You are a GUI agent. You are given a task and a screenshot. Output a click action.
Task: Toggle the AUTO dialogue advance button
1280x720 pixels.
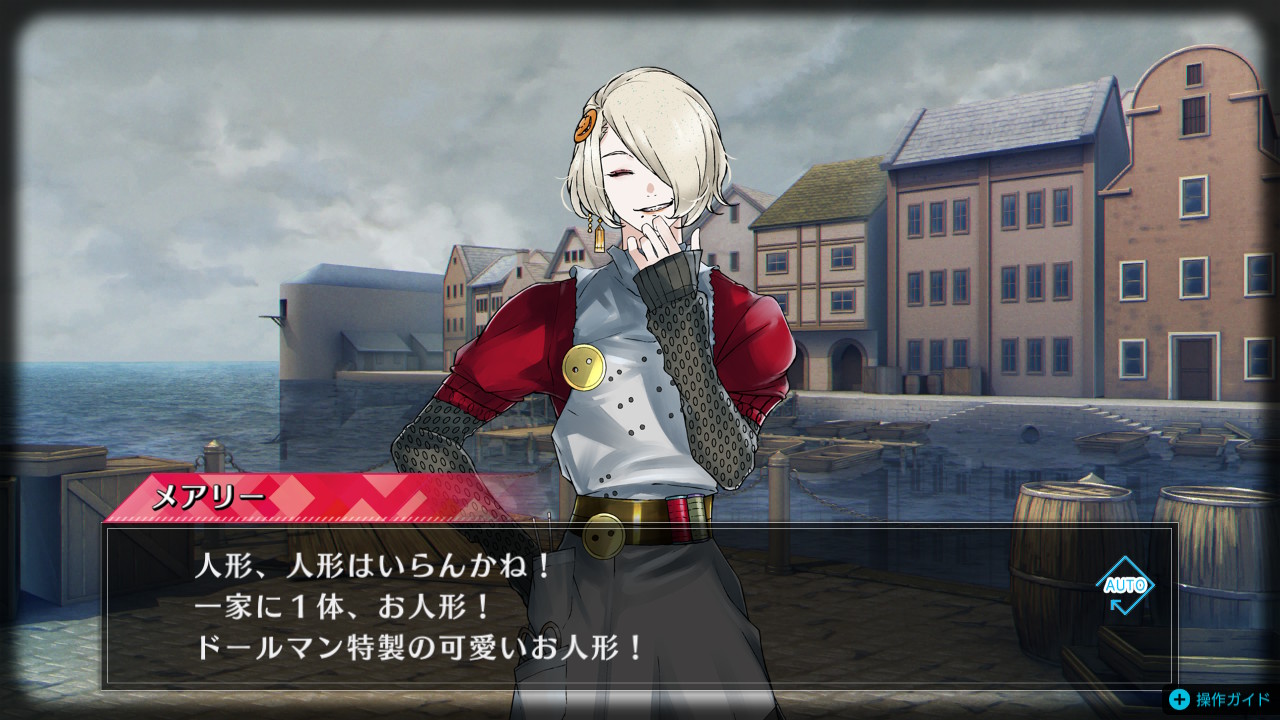(1124, 585)
